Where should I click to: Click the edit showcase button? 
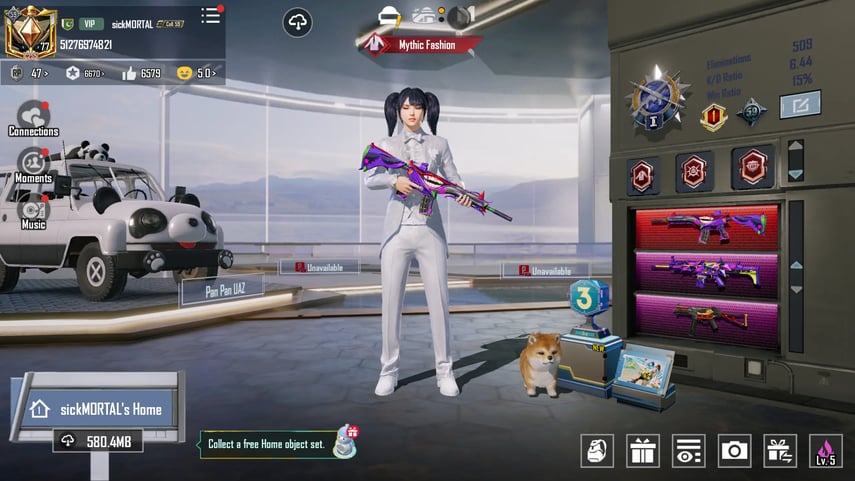[x=800, y=104]
